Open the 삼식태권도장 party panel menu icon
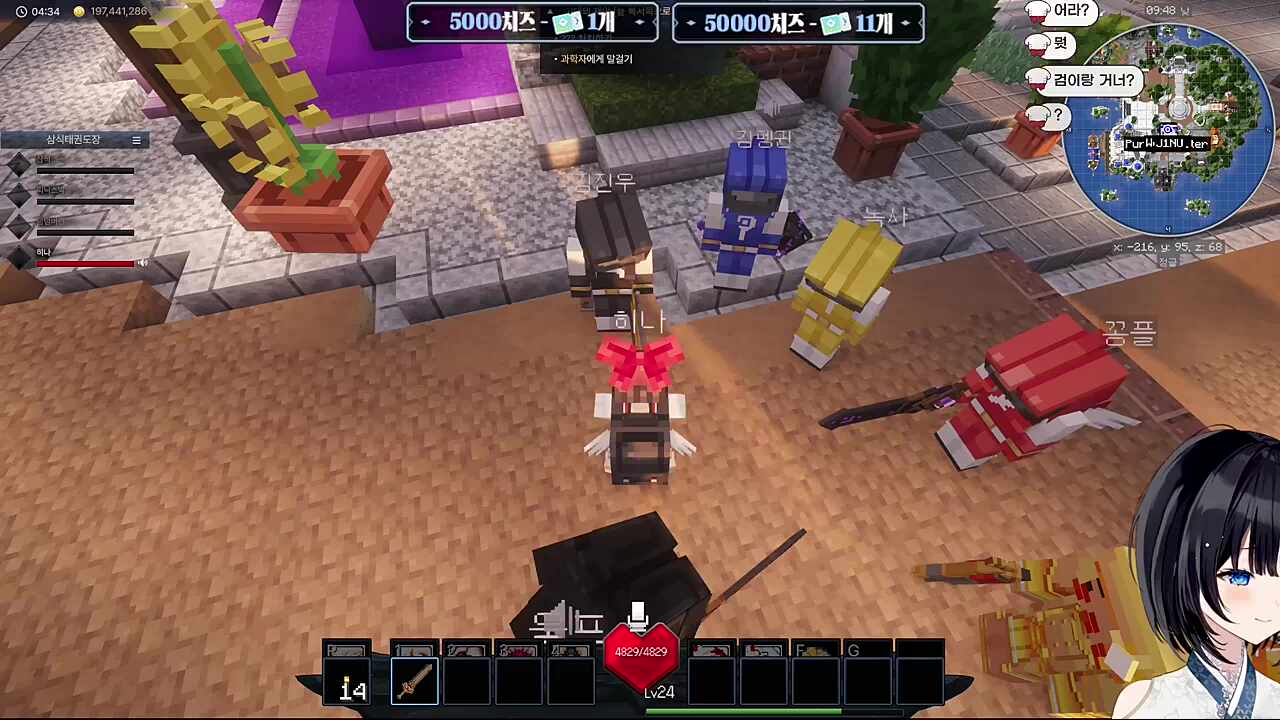1280x720 pixels. click(x=137, y=140)
